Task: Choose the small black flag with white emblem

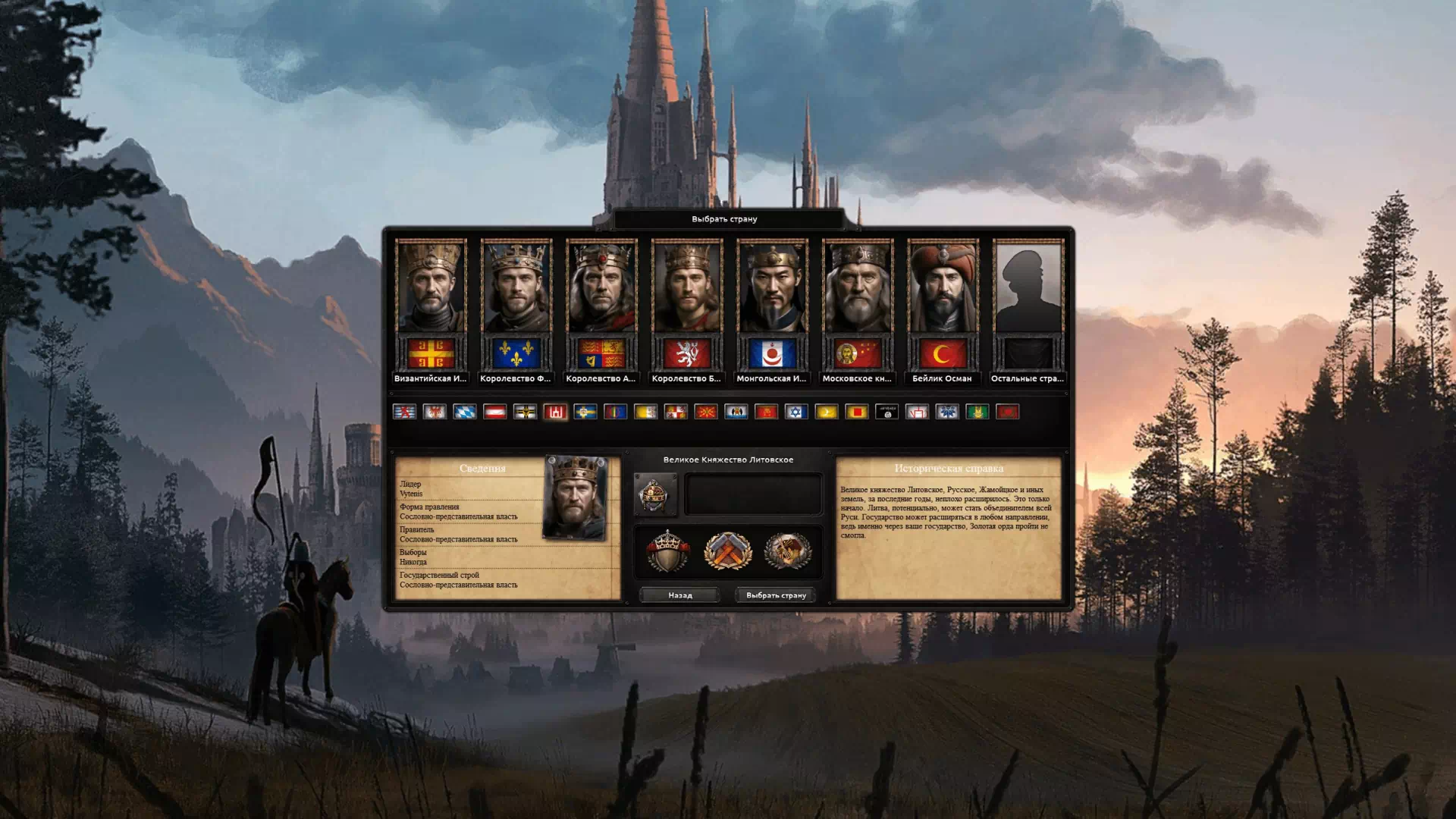Action: [886, 412]
